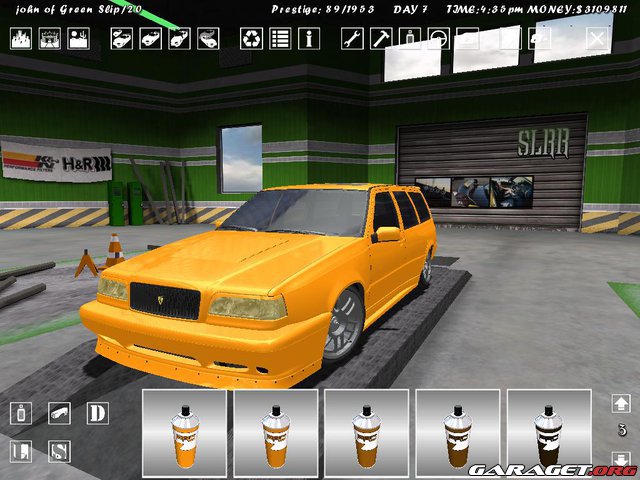
Task: Open the car info icon
Action: click(x=309, y=39)
